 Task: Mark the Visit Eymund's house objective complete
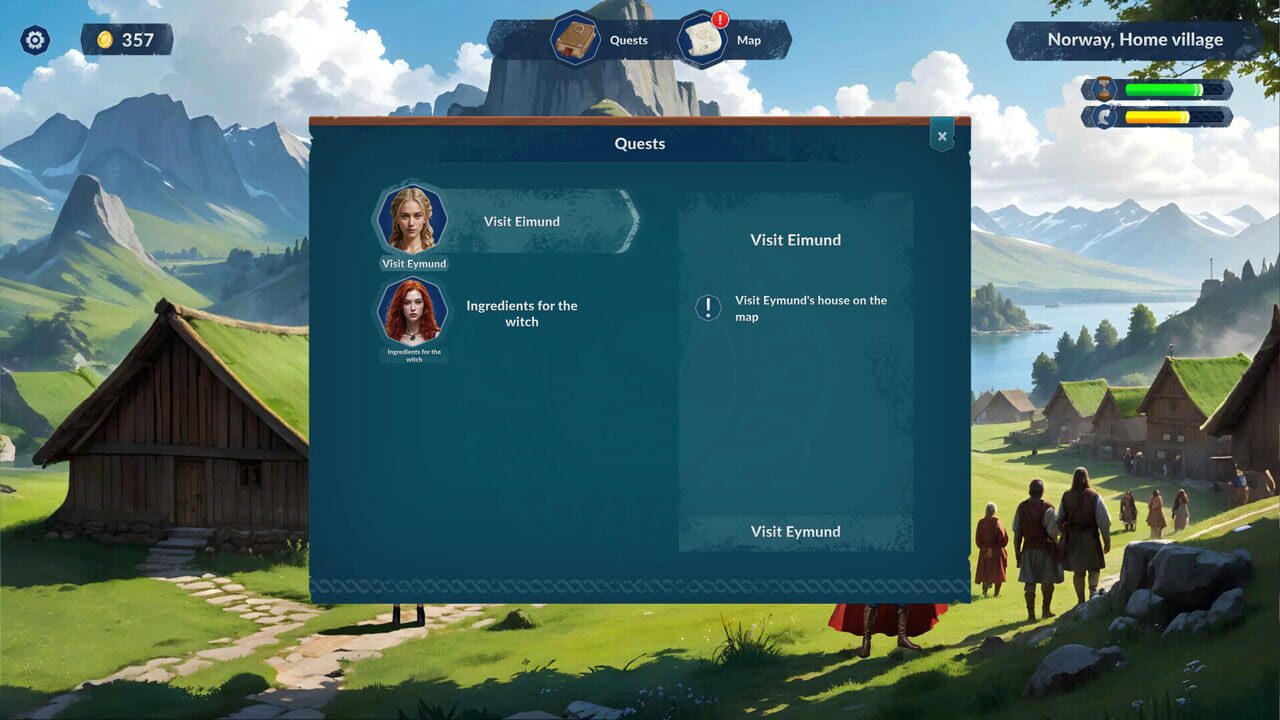pyautogui.click(x=810, y=307)
